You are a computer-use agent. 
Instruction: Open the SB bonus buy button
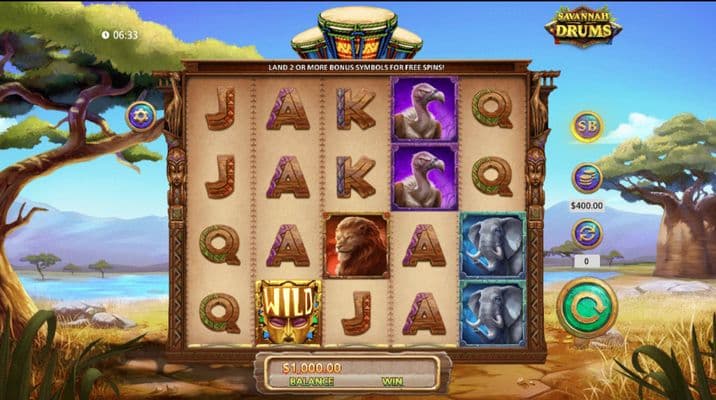587,126
